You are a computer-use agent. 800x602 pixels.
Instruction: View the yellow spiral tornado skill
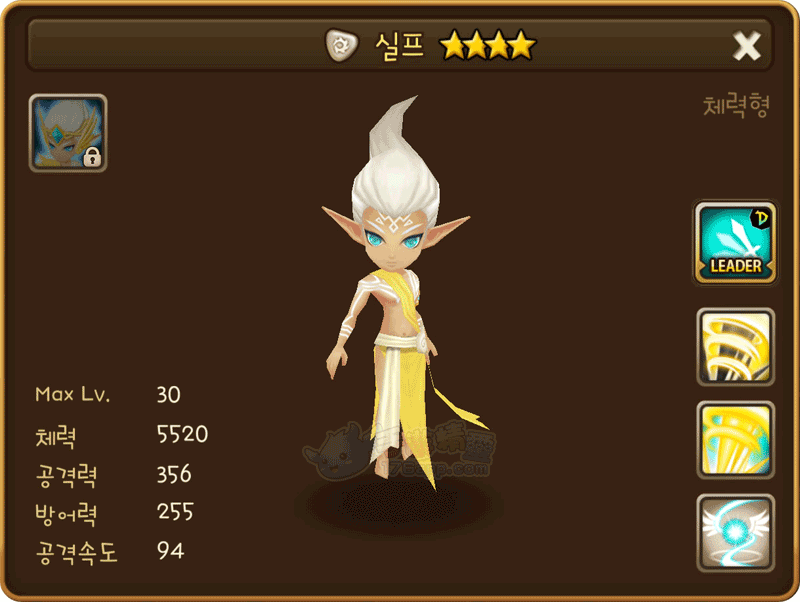point(735,346)
